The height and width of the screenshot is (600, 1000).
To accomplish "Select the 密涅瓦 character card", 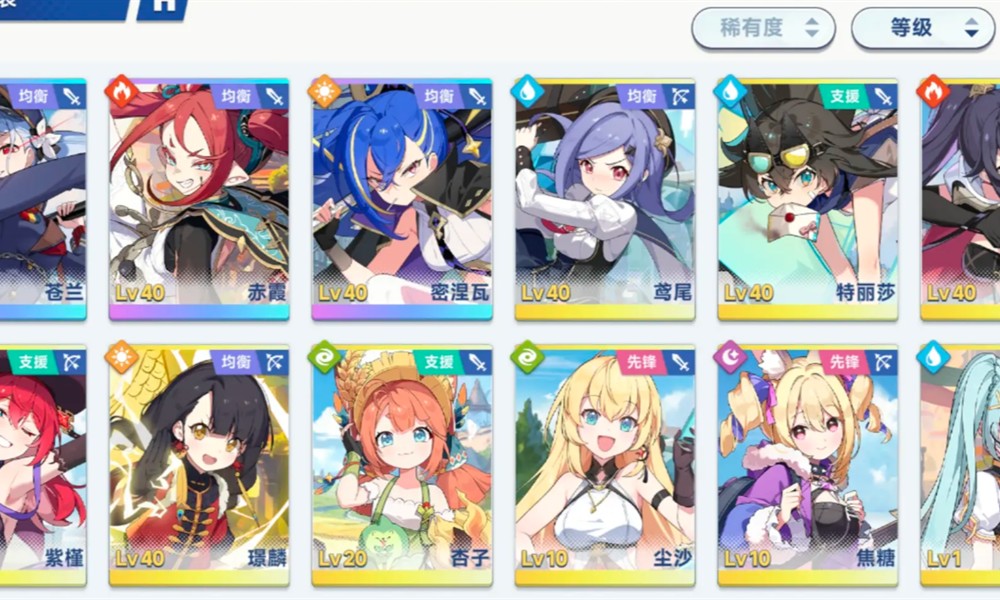I will pyautogui.click(x=401, y=198).
